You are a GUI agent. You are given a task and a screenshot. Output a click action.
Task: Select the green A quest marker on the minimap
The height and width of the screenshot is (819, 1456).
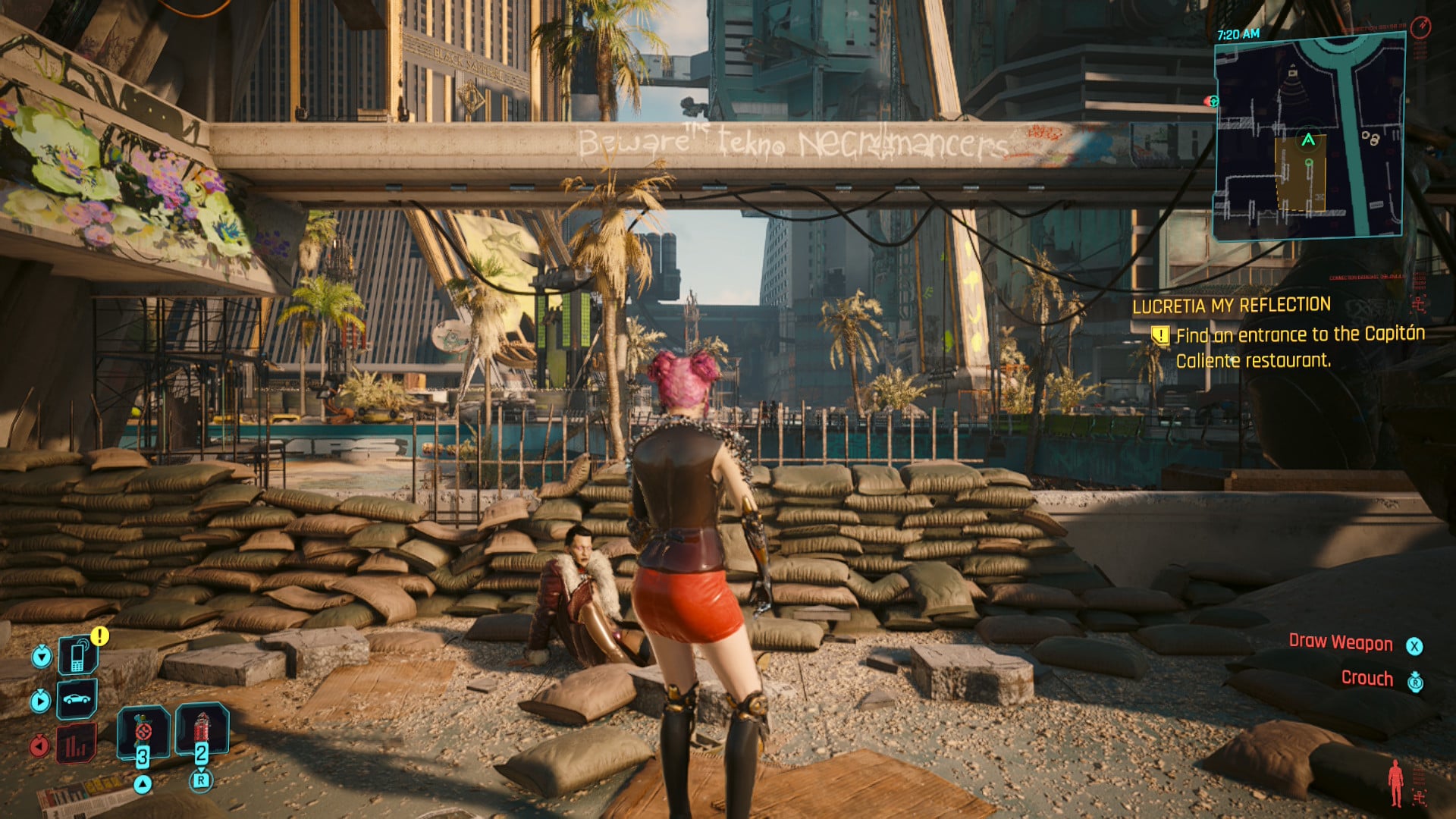tap(1308, 140)
